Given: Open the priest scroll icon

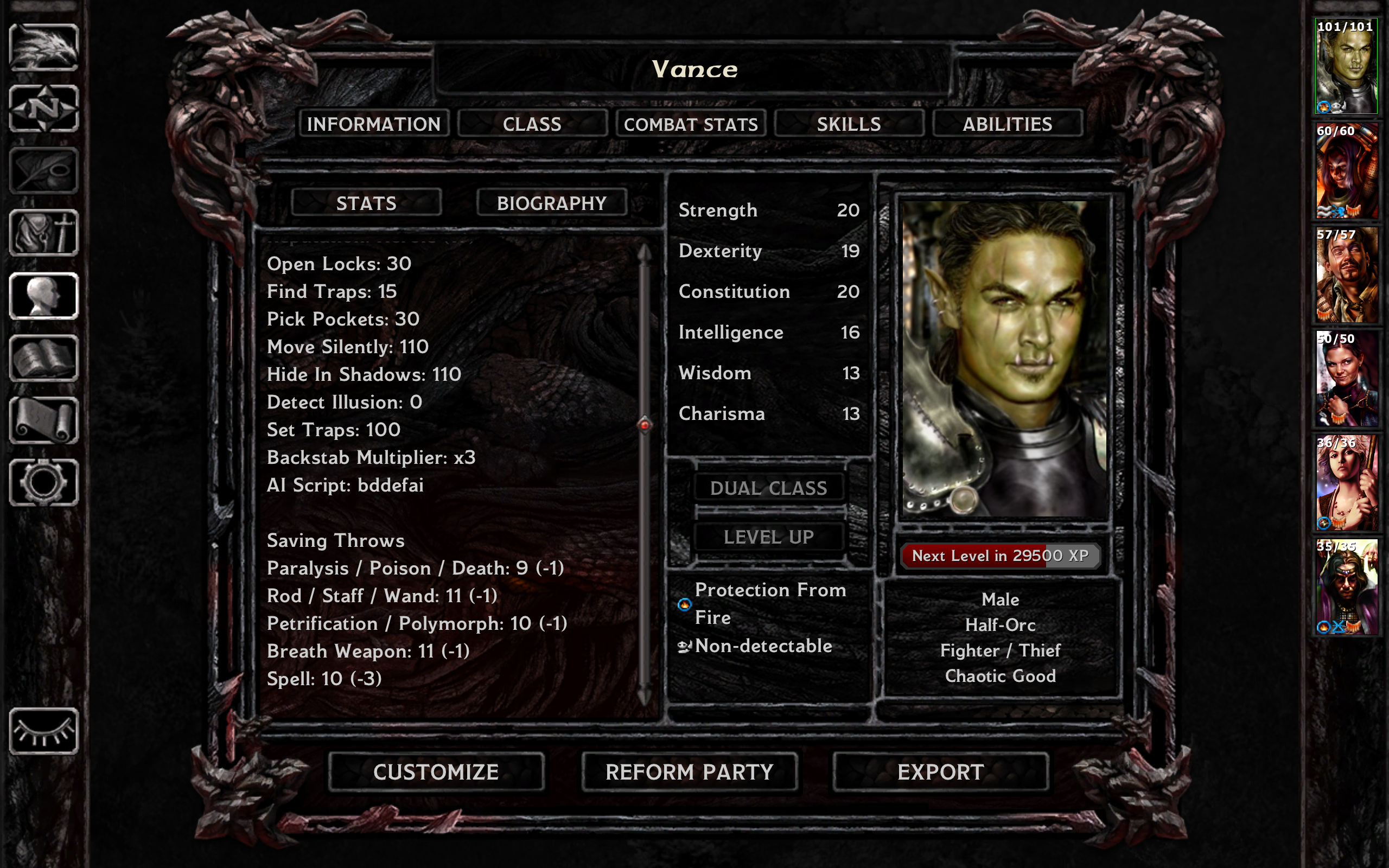Looking at the screenshot, I should tap(43, 422).
